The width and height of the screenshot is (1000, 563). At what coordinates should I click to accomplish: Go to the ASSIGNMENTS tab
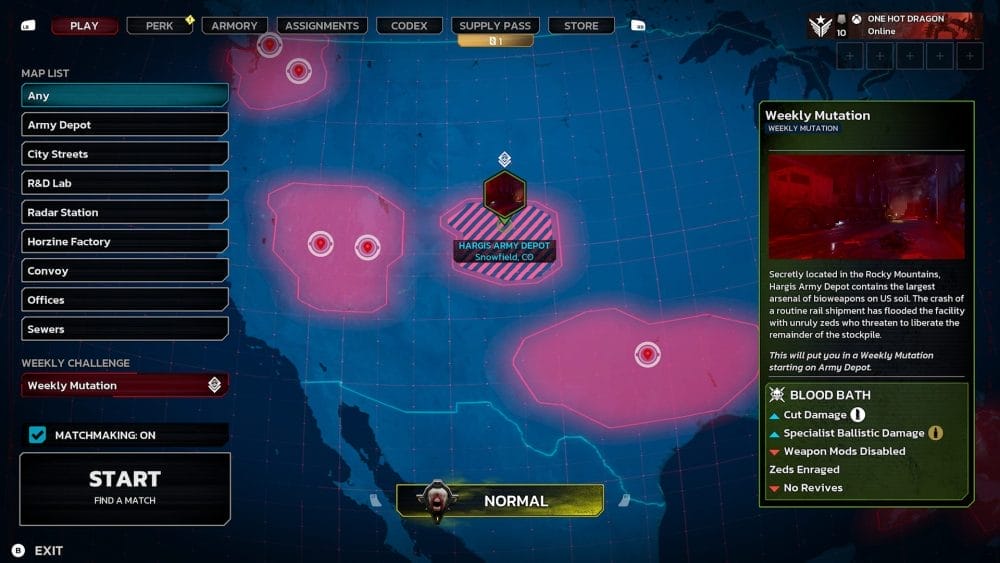(321, 26)
